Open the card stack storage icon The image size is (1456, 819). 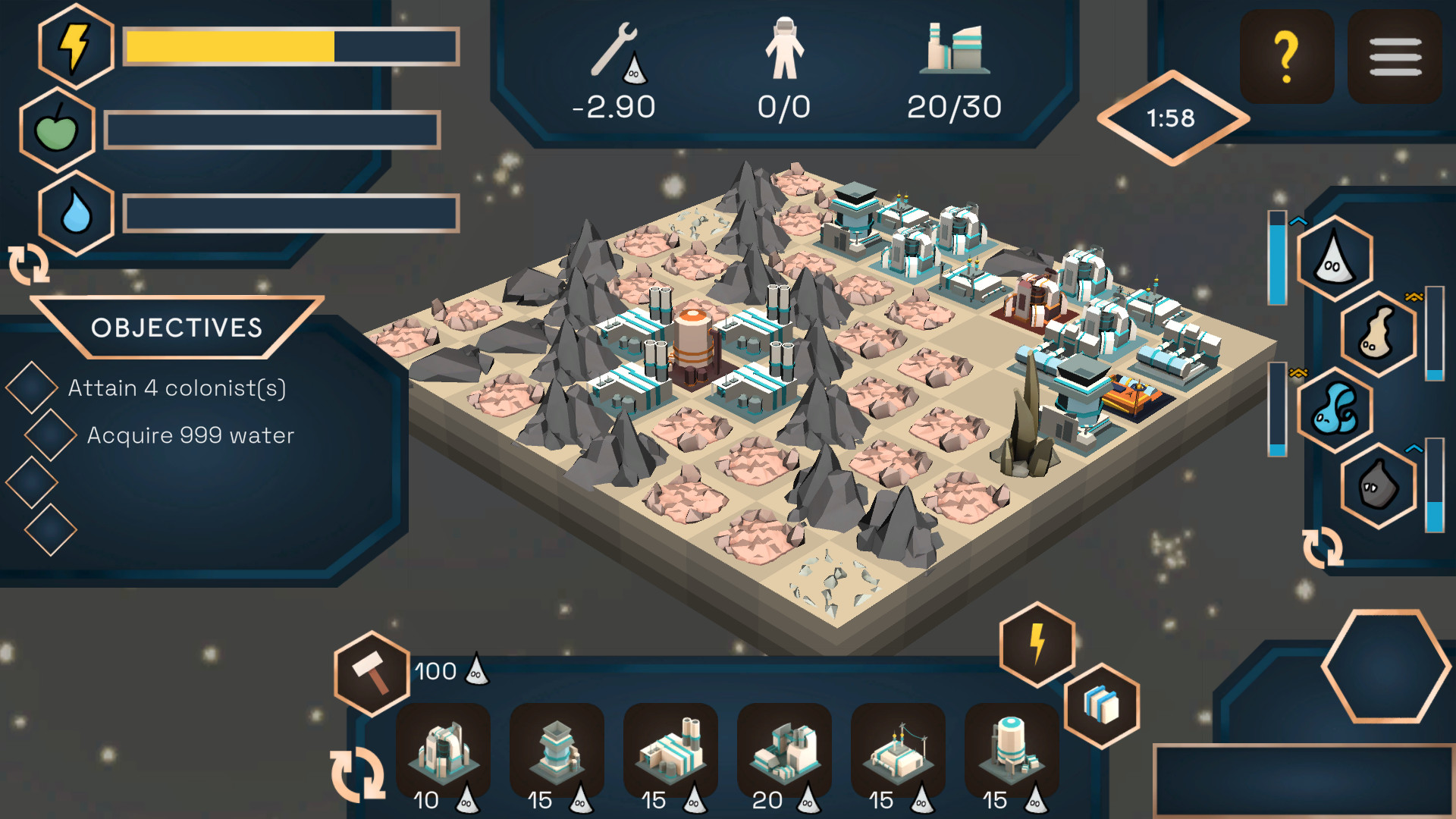(1102, 704)
